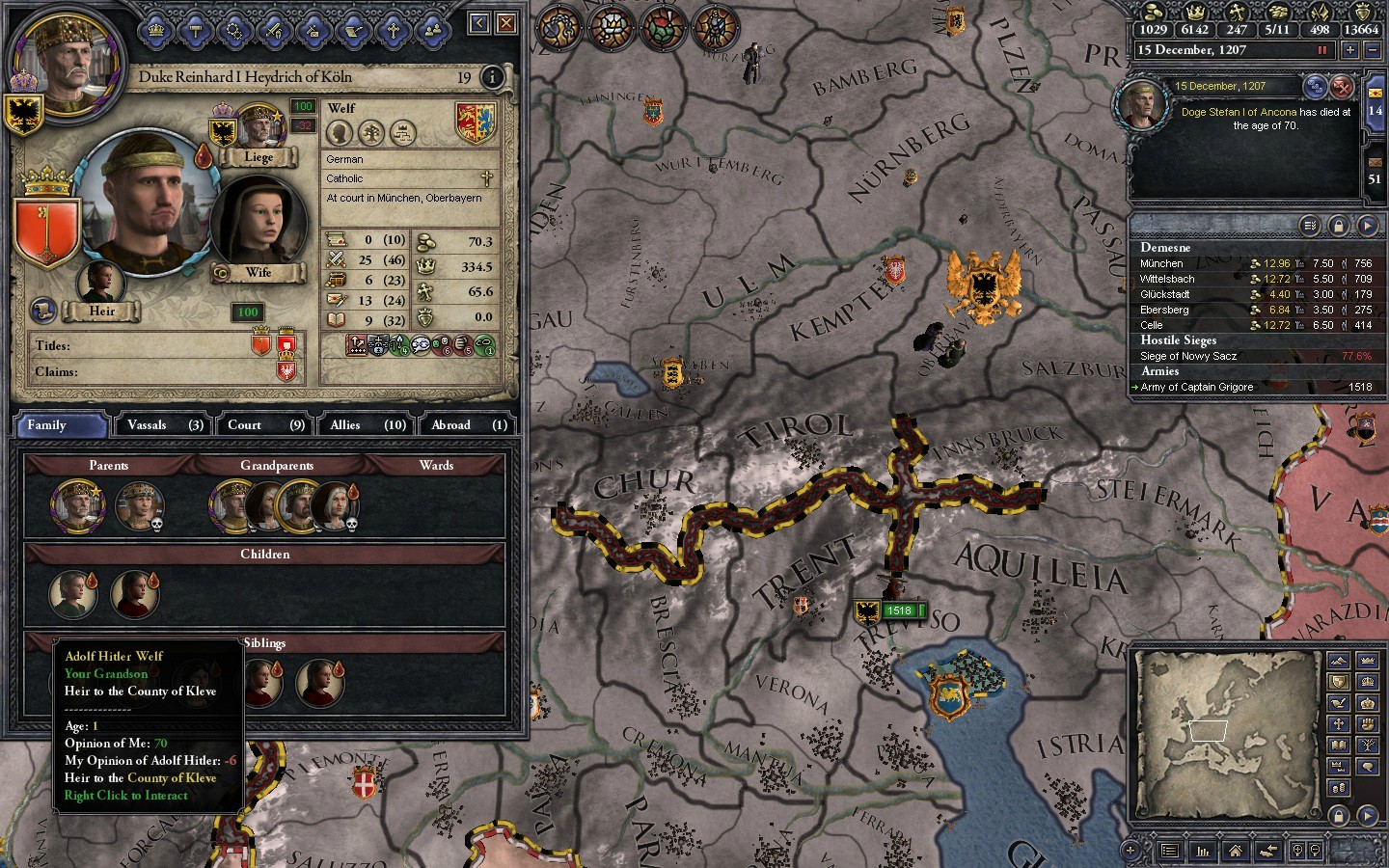Close the character panel
The image size is (1389, 868).
click(506, 22)
